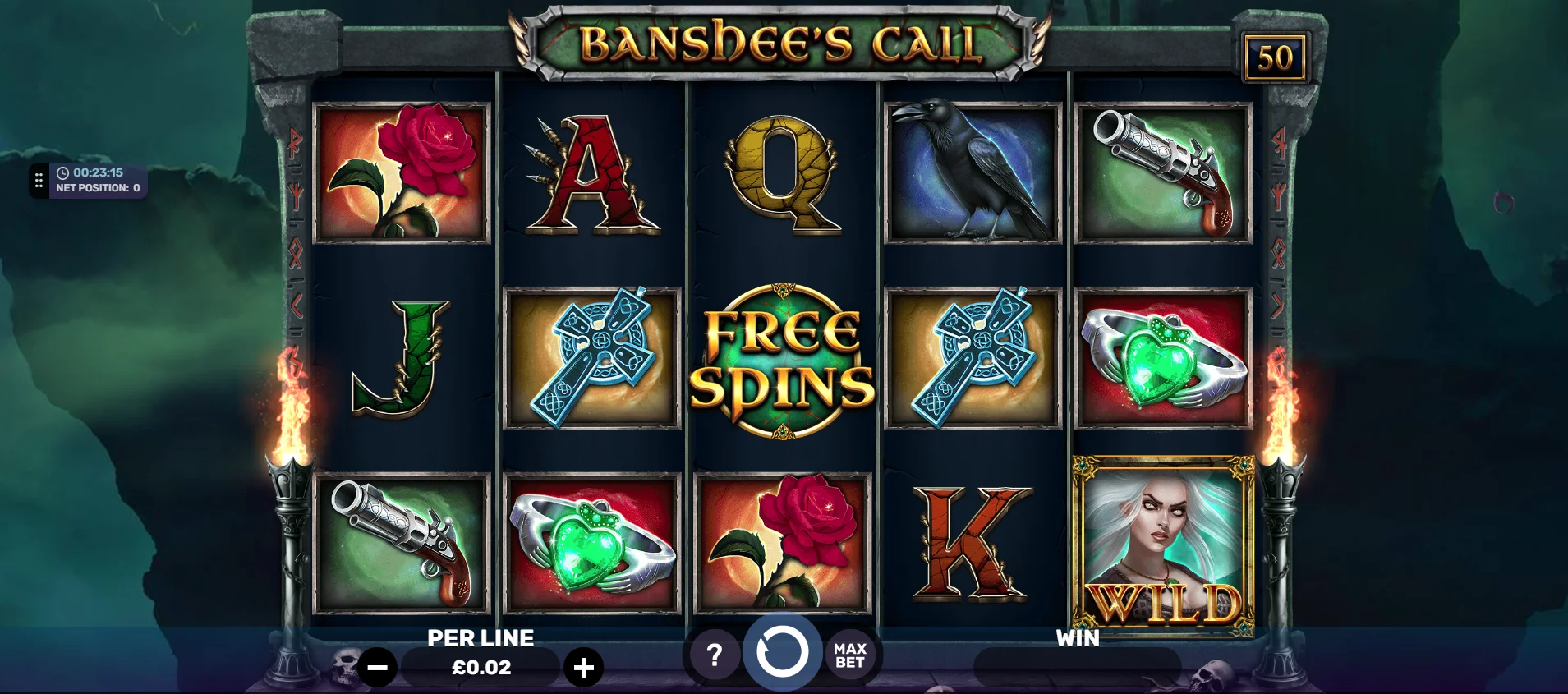Click the clock icon in the session widget

click(x=64, y=173)
